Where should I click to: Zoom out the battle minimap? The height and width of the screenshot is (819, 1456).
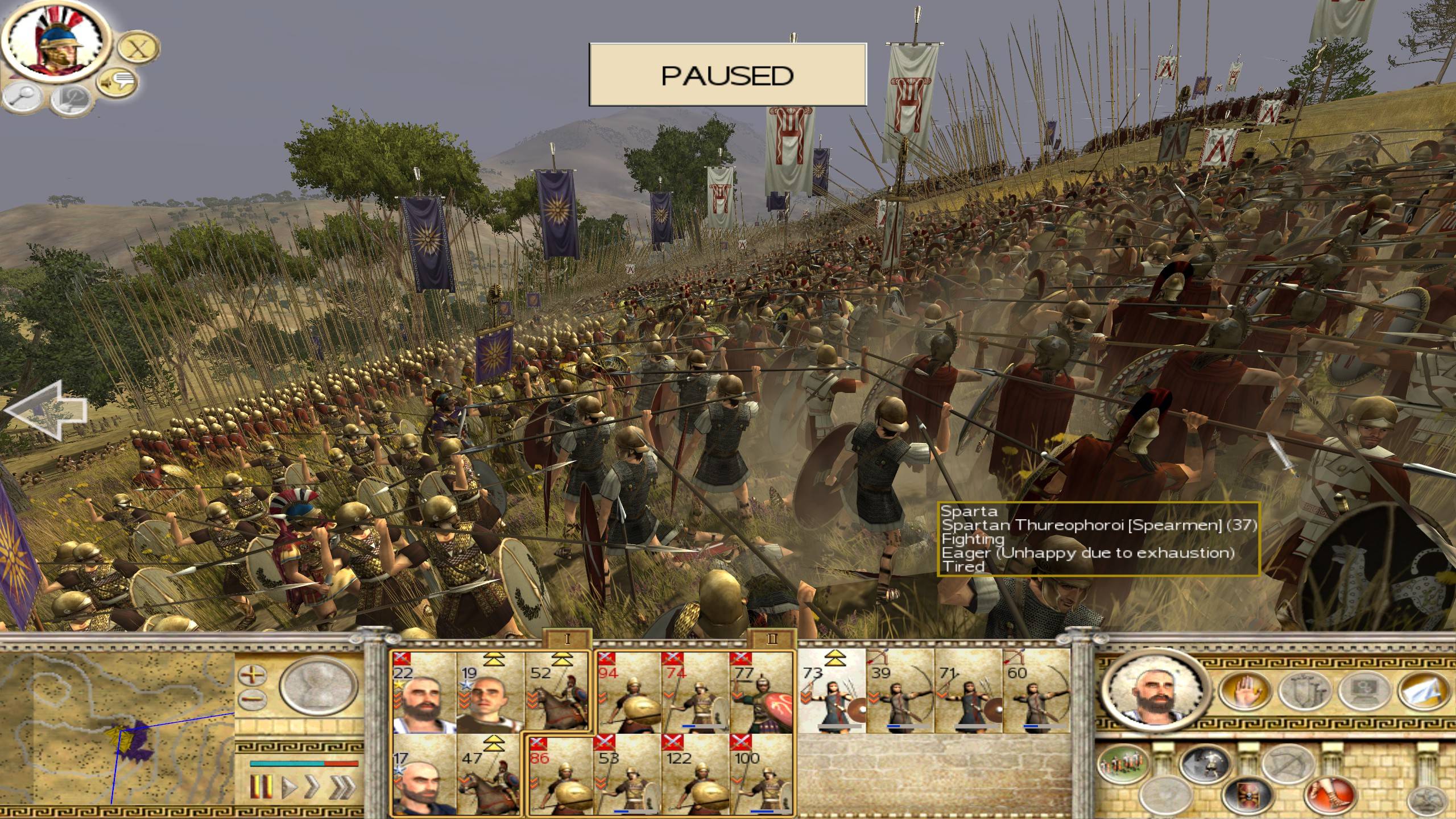click(x=253, y=699)
